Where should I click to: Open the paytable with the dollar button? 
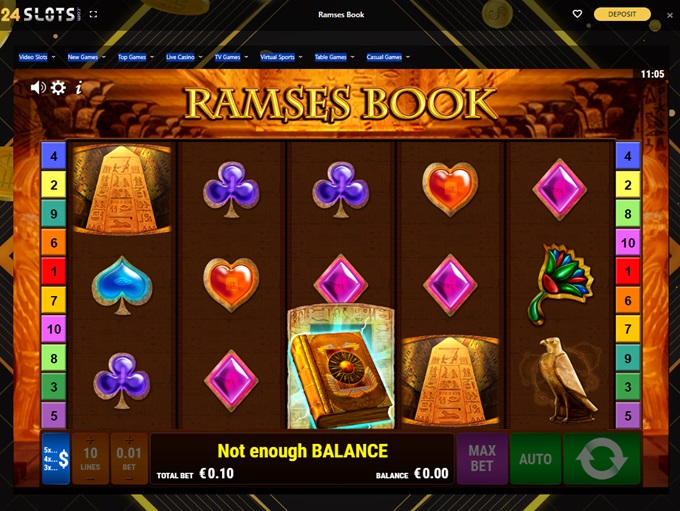pyautogui.click(x=56, y=459)
